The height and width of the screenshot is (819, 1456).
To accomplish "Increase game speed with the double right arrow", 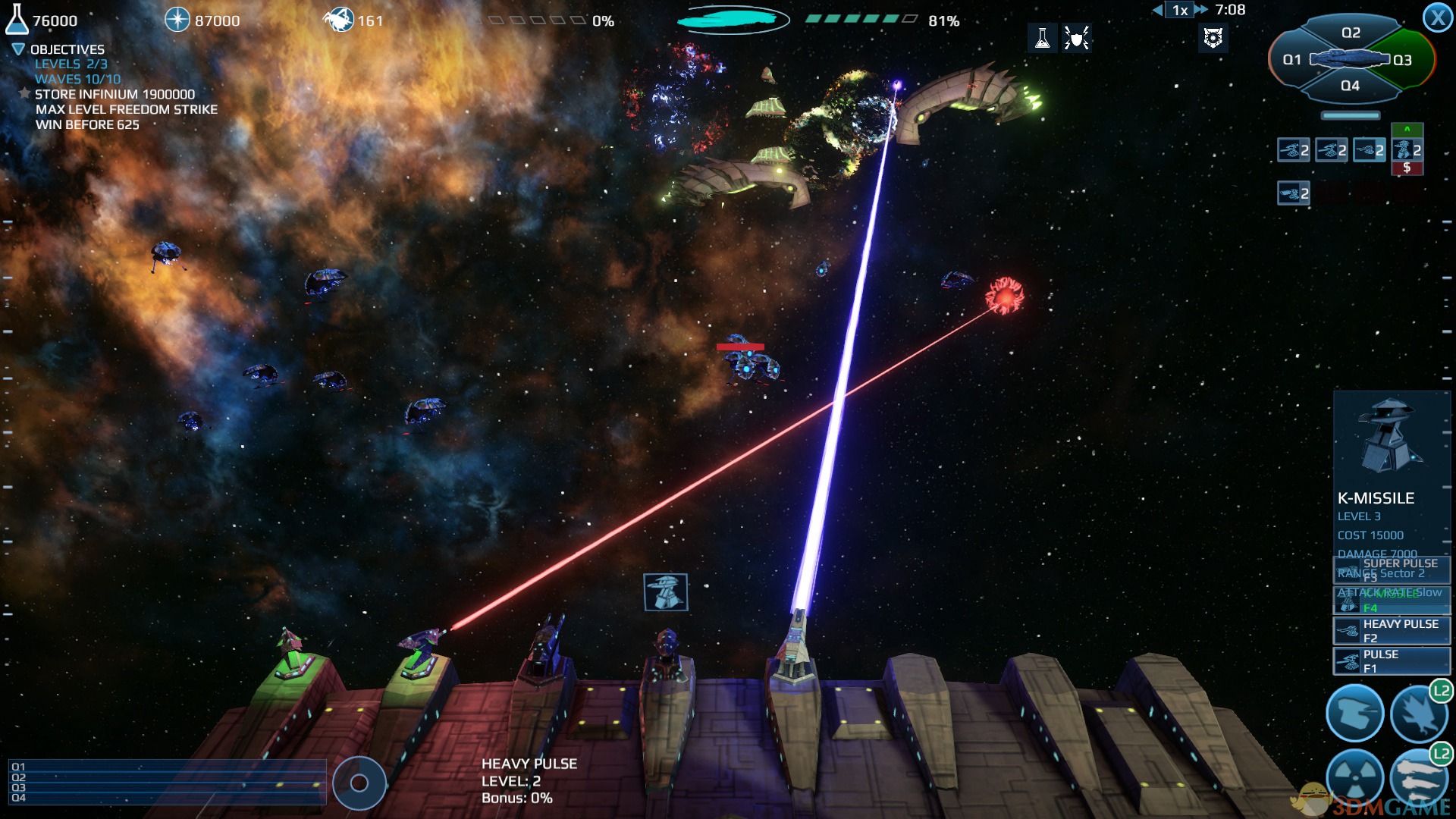I will 1201,10.
